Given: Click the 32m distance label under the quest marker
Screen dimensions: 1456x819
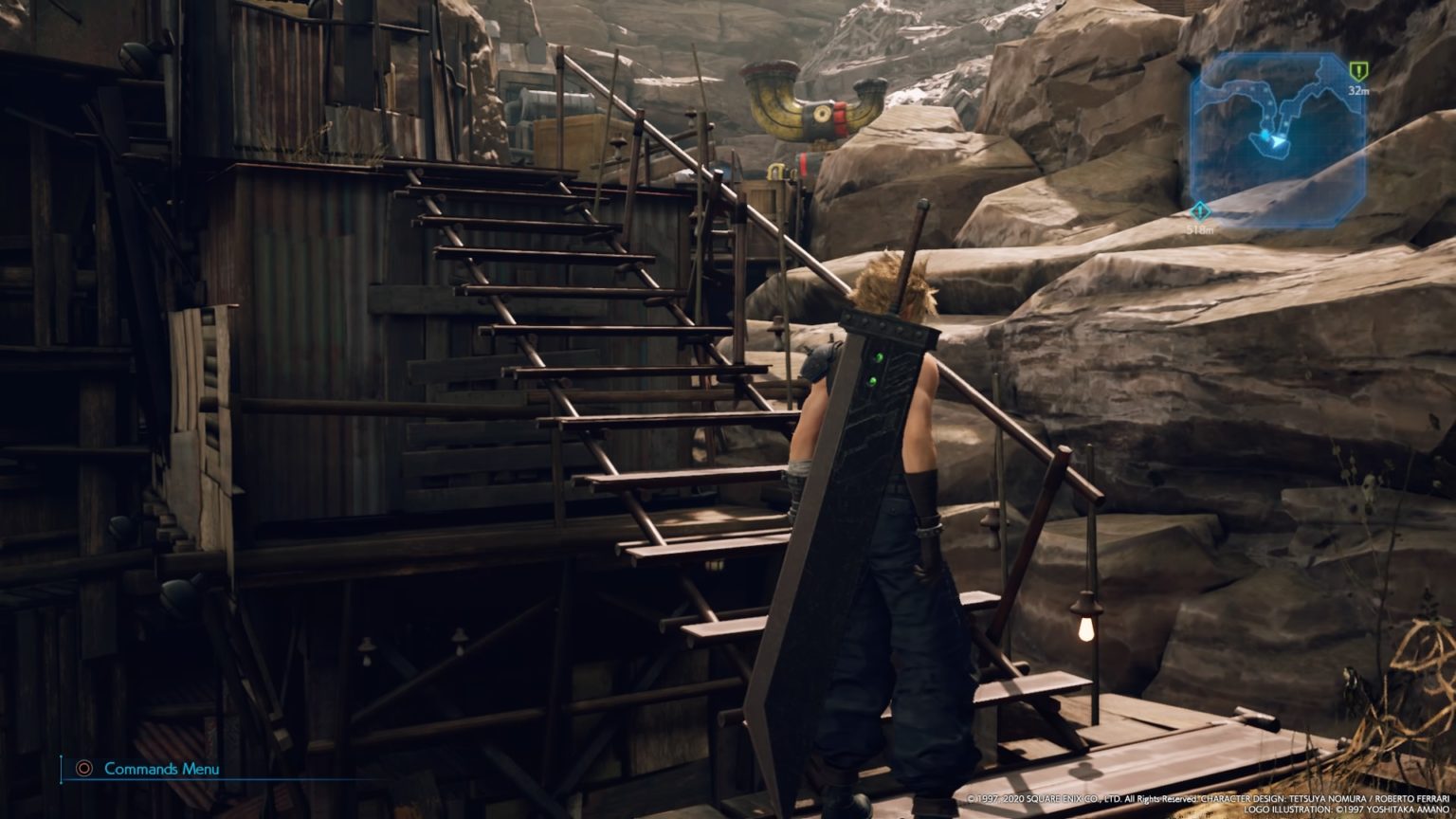Looking at the screenshot, I should click(1359, 91).
